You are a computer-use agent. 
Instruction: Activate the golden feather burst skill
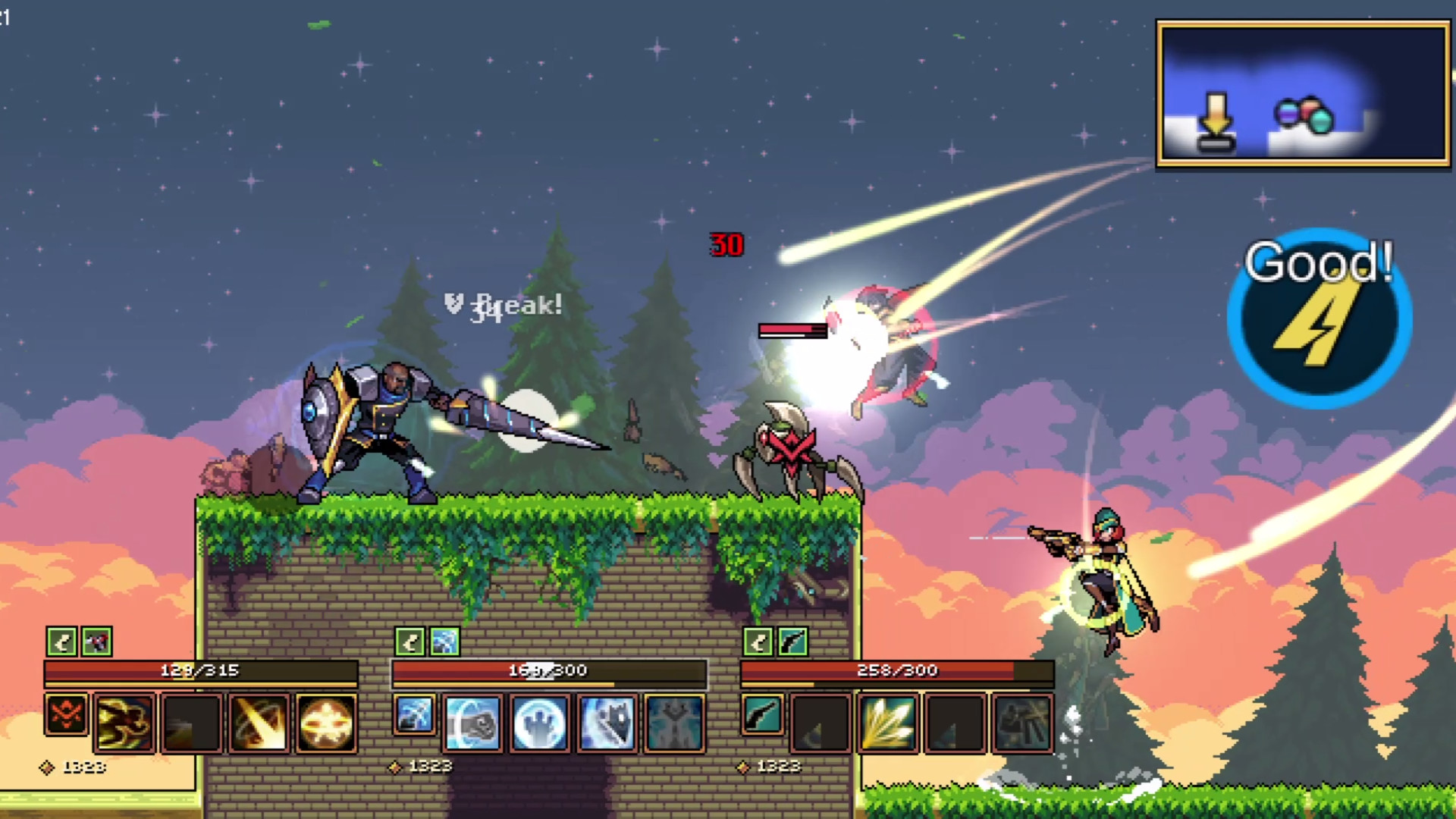tap(887, 720)
